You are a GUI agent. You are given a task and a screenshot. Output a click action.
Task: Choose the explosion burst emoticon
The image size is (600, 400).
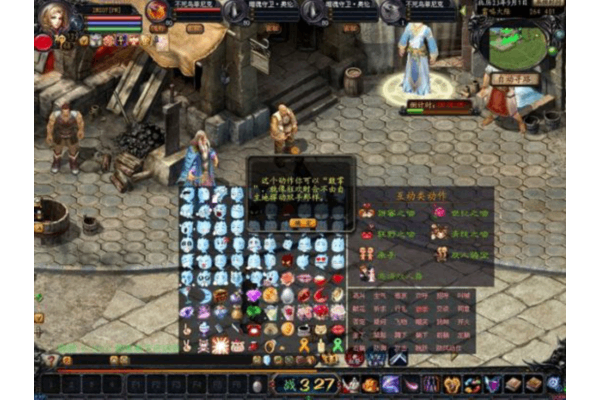220,345
